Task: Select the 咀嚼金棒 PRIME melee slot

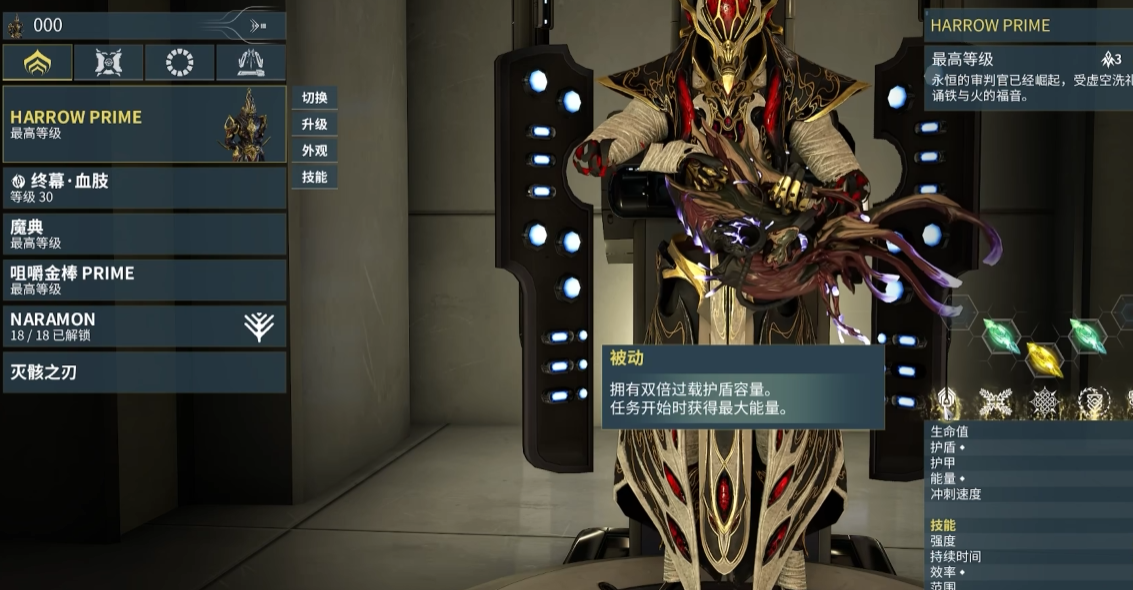Action: click(x=144, y=280)
